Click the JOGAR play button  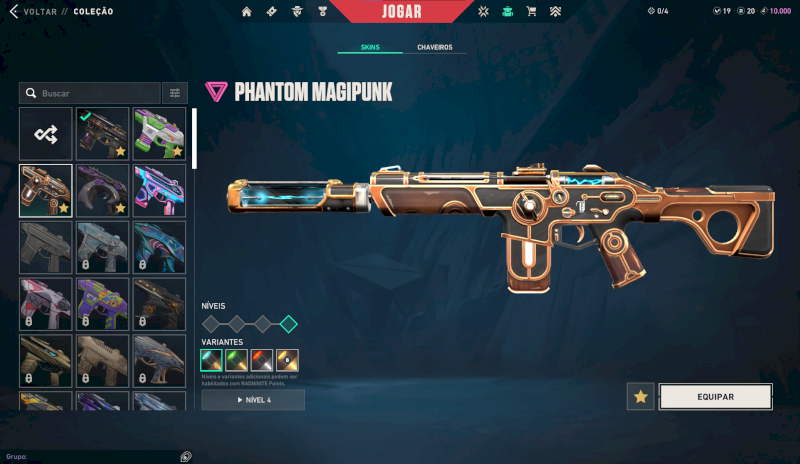[x=401, y=12]
